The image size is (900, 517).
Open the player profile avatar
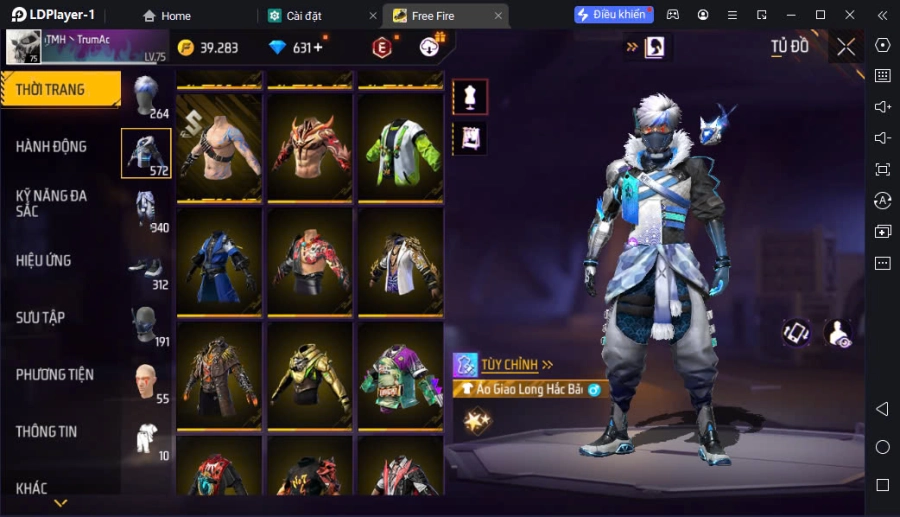point(24,47)
